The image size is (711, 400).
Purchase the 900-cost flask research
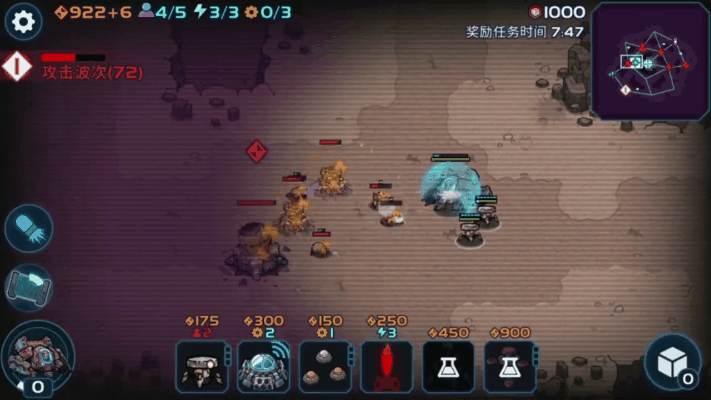[x=509, y=366]
